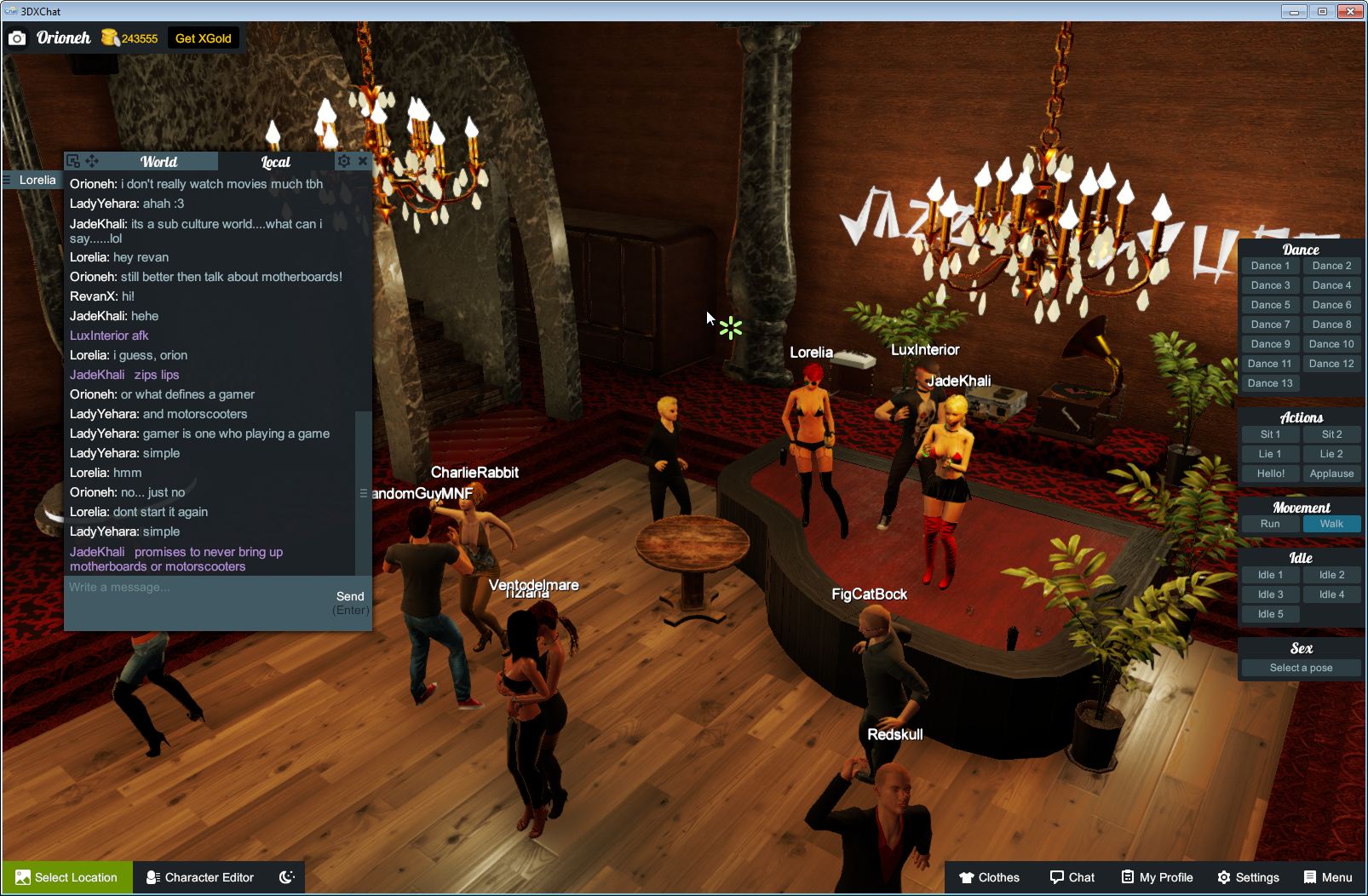This screenshot has width=1368, height=896.
Task: Open chat window settings gear
Action: pyautogui.click(x=343, y=161)
